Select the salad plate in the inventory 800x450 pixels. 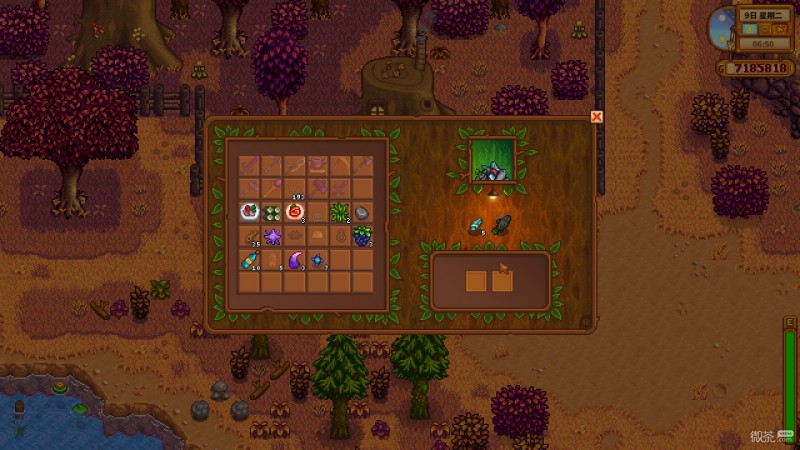click(x=249, y=212)
